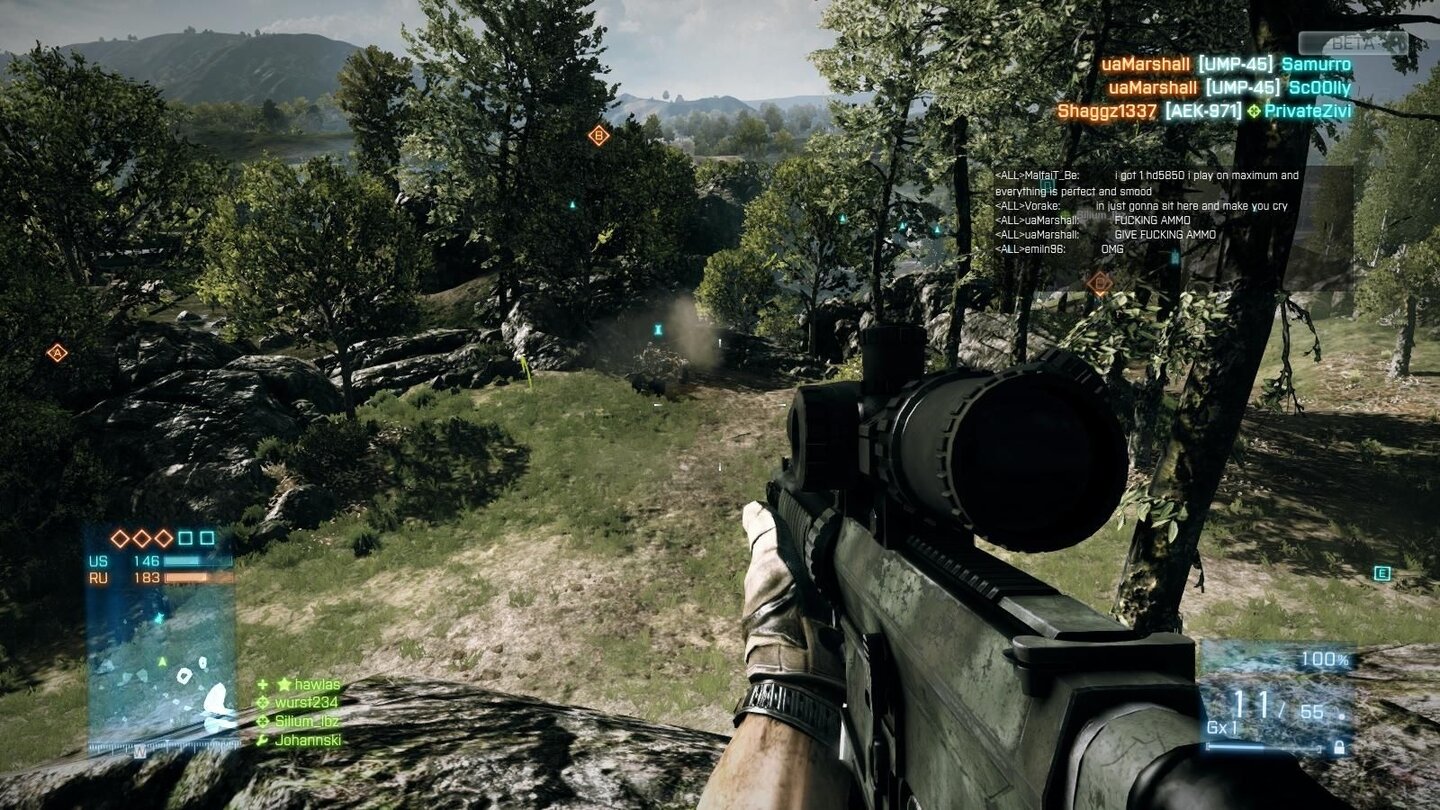Select the star rank icon beside hawlas
Viewport: 1440px width, 810px height.
pos(282,682)
